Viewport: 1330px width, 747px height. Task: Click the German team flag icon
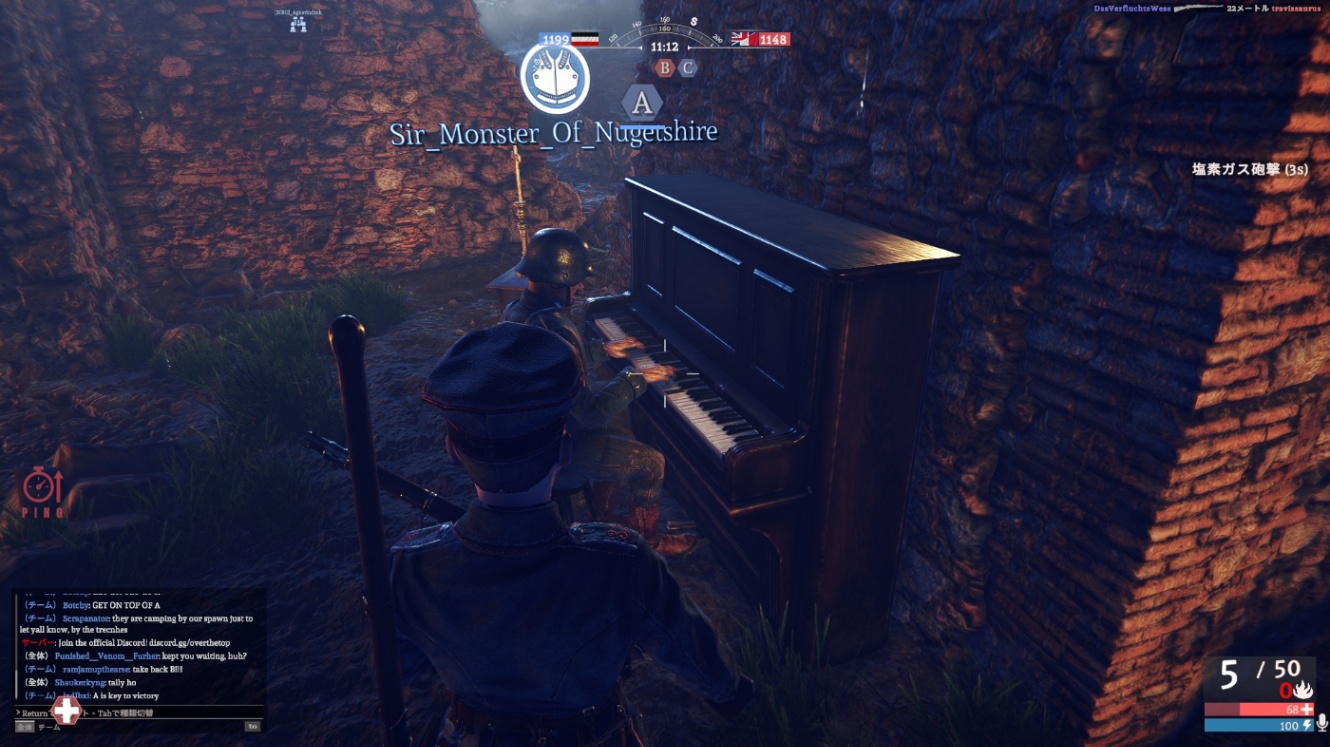point(585,40)
